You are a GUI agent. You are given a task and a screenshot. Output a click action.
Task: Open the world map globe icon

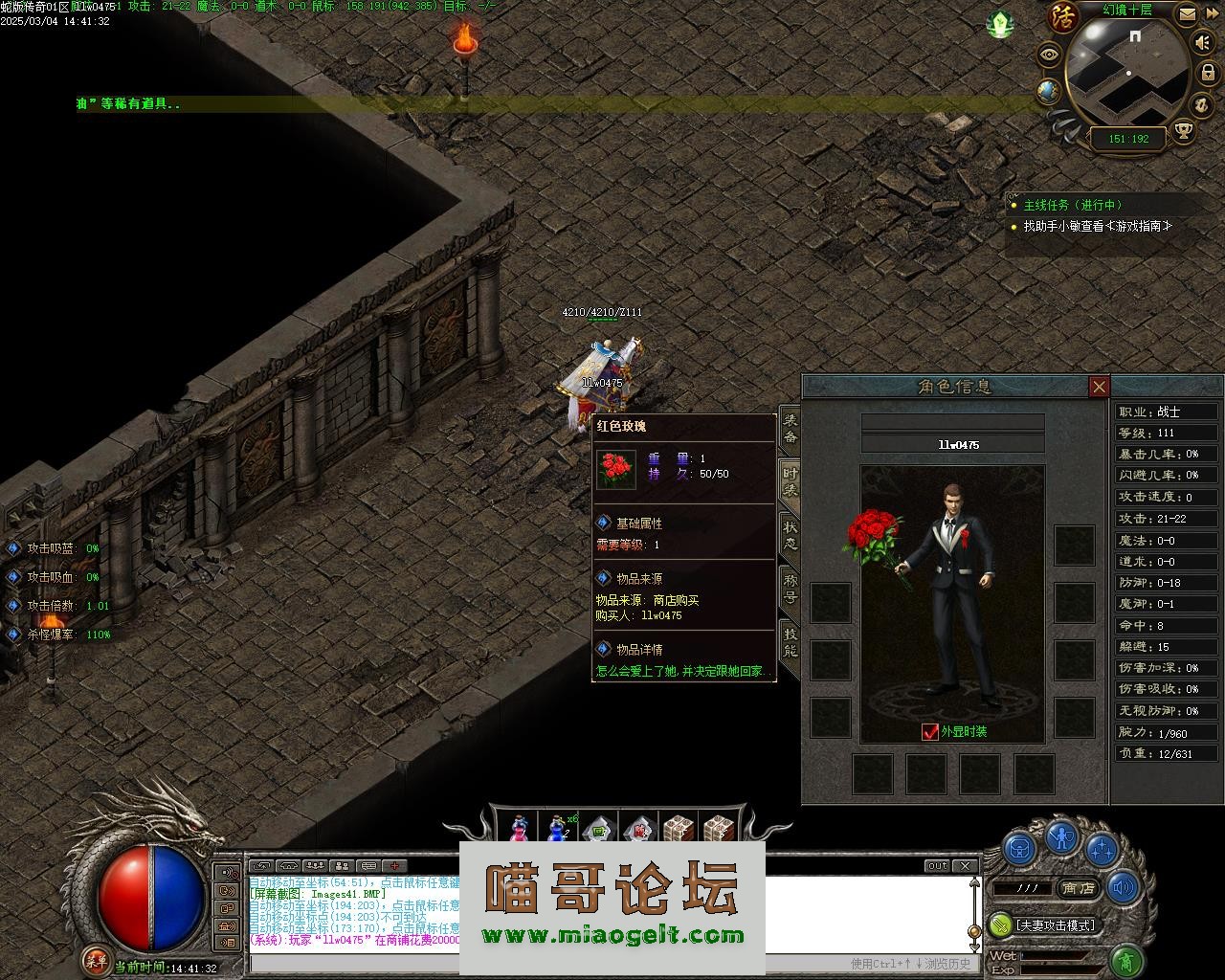tap(1048, 91)
